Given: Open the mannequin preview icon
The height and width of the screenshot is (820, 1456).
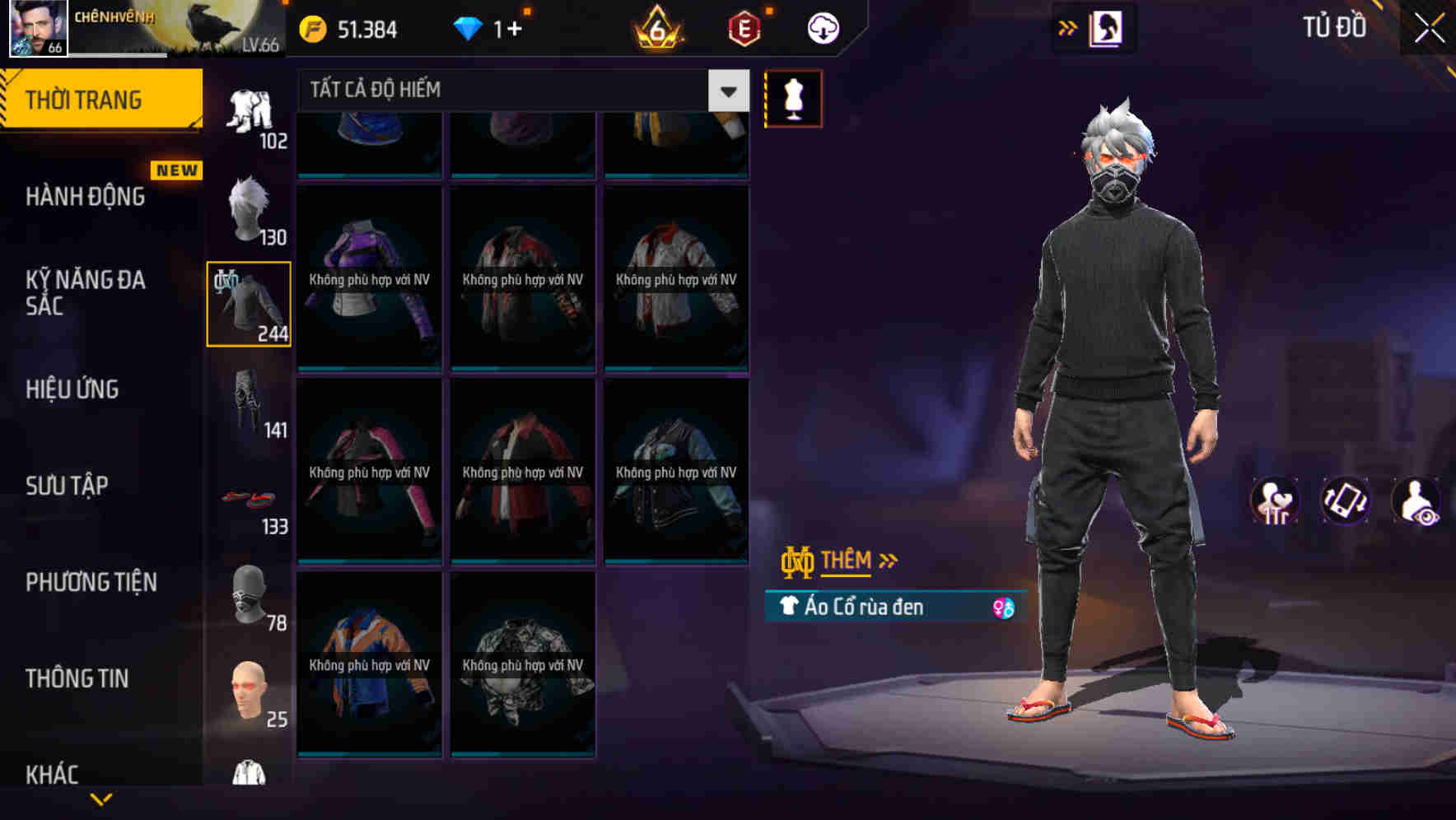Looking at the screenshot, I should [792, 97].
